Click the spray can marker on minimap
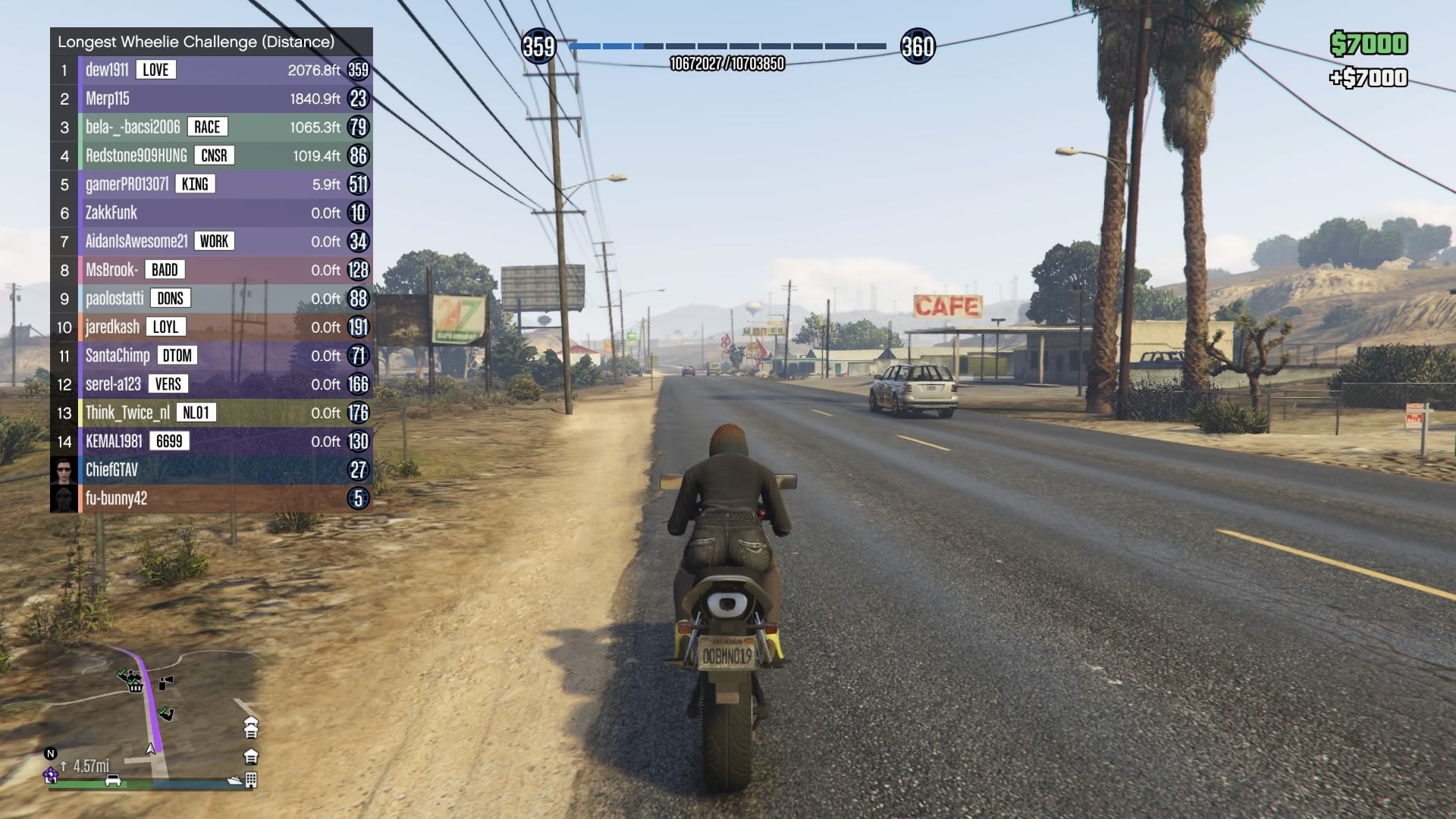 click(166, 682)
